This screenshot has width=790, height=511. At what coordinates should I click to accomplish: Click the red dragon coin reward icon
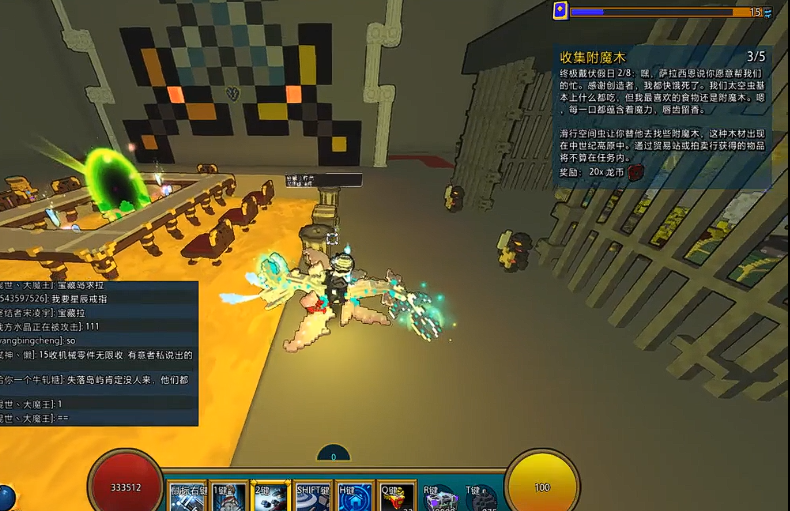[635, 172]
